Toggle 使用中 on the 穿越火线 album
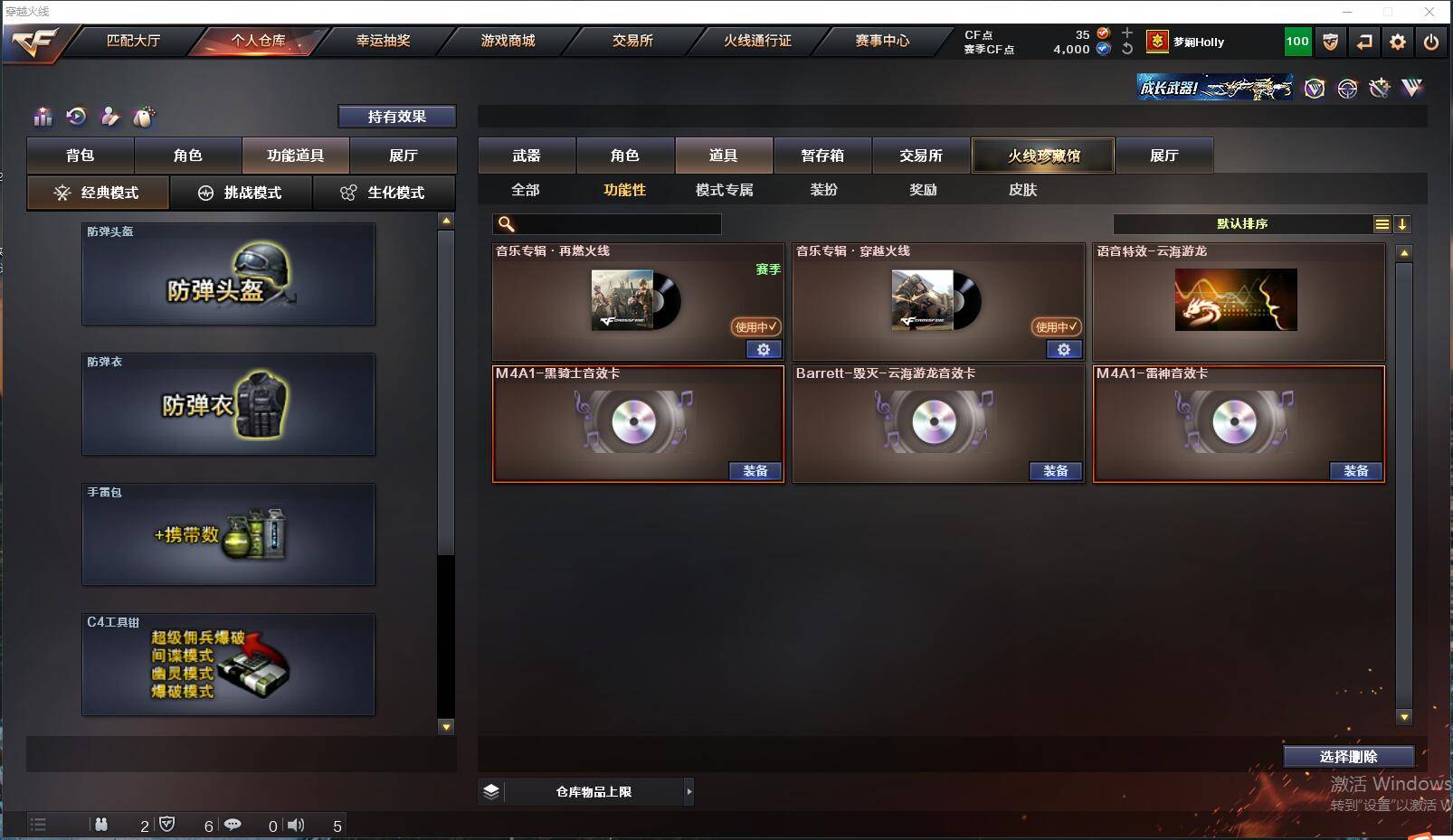 [x=1055, y=327]
